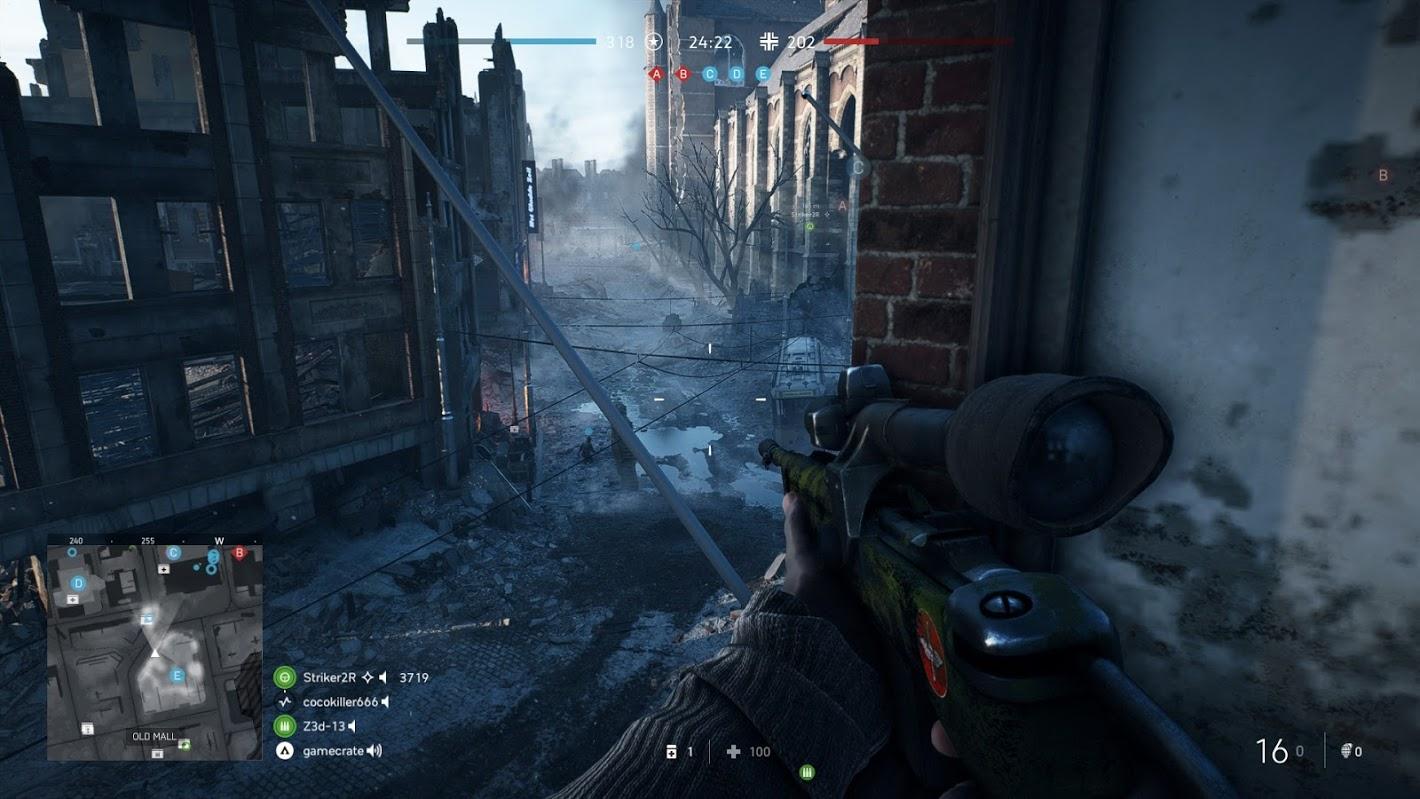Click the minimap in the corner

click(155, 648)
